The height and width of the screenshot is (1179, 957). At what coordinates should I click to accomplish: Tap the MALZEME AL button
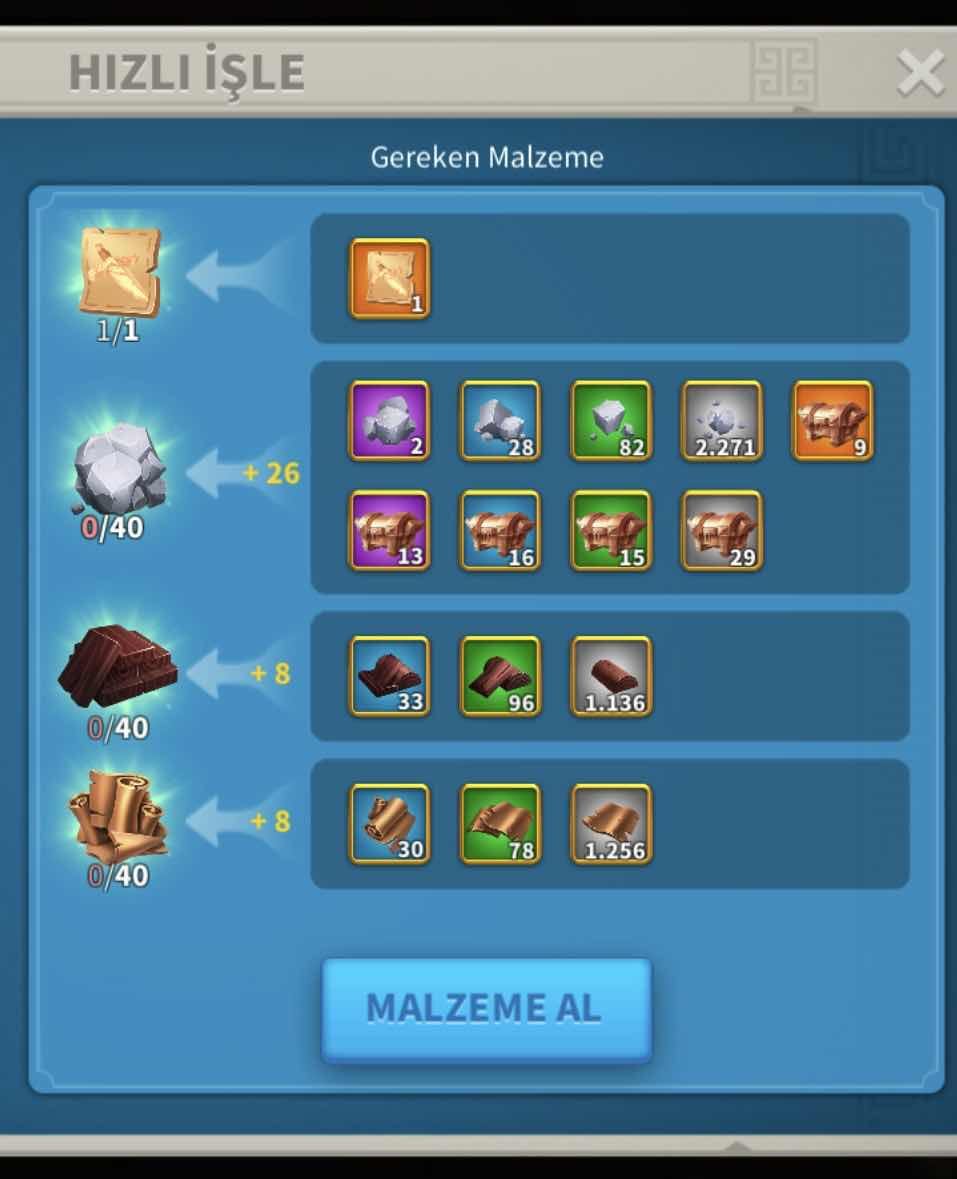pos(486,1009)
